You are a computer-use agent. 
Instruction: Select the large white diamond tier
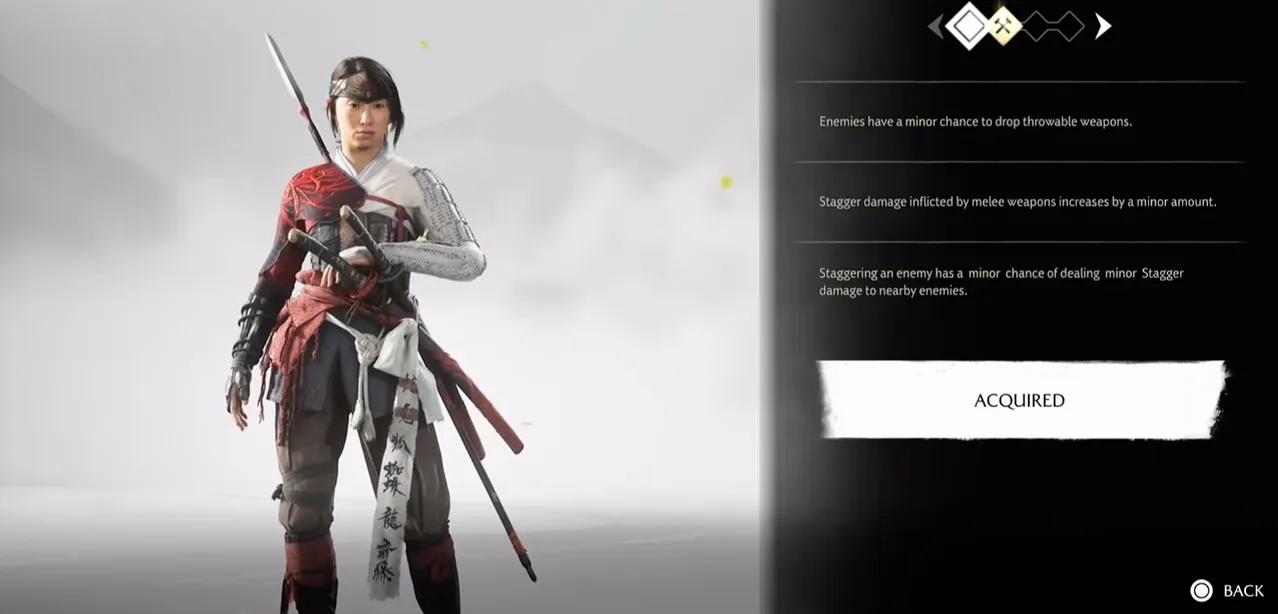967,26
